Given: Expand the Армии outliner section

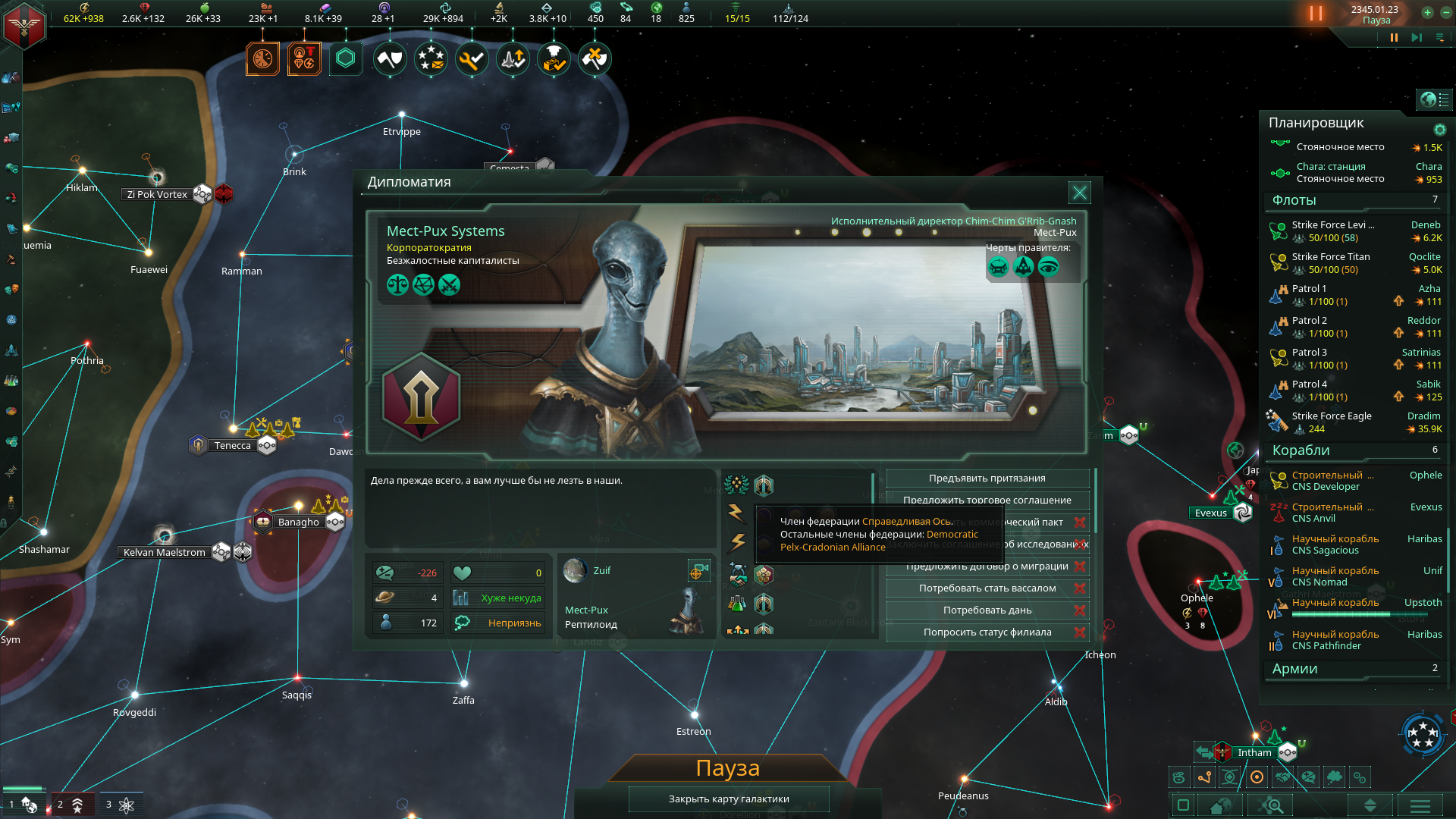Looking at the screenshot, I should [1294, 669].
